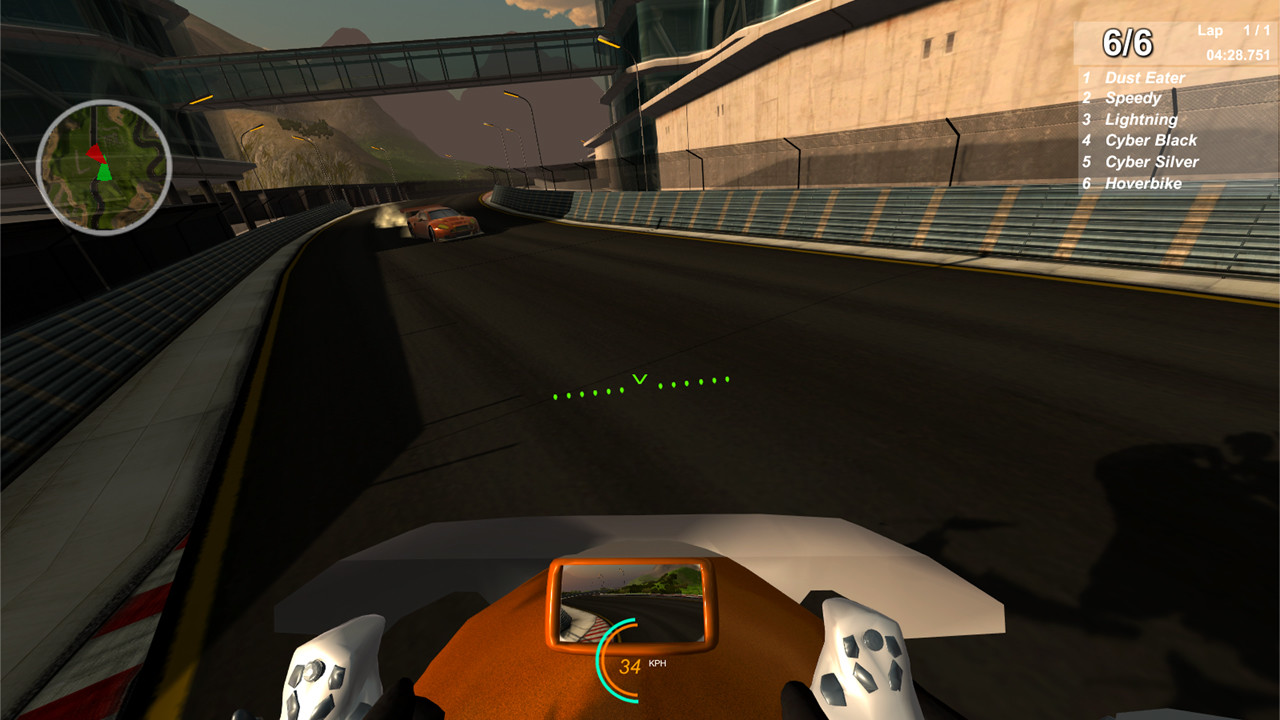The image size is (1280, 720).
Task: Click the speed value 34
Action: point(629,667)
